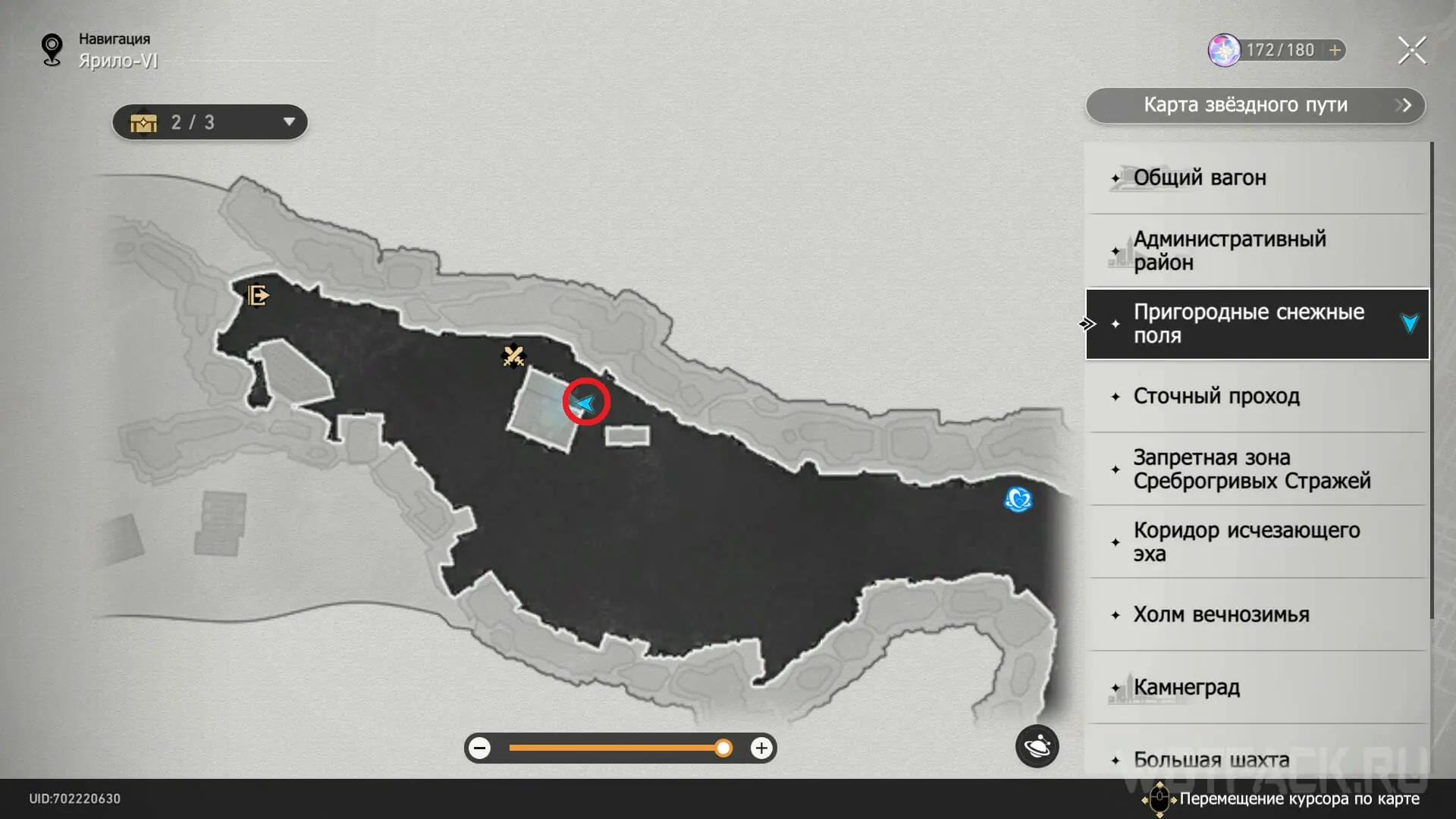The image size is (1456, 819).
Task: Select the crossed swords enemy marker
Action: [x=513, y=355]
